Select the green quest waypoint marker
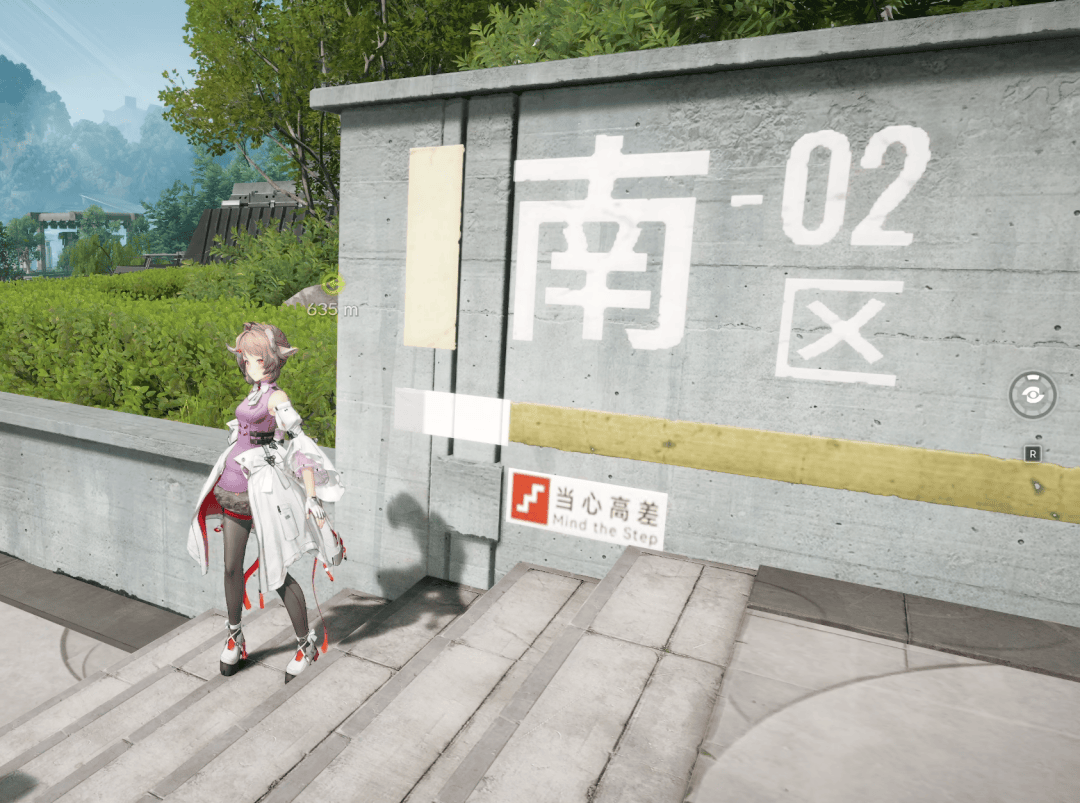Screen dimensions: 1080x803 click(333, 285)
